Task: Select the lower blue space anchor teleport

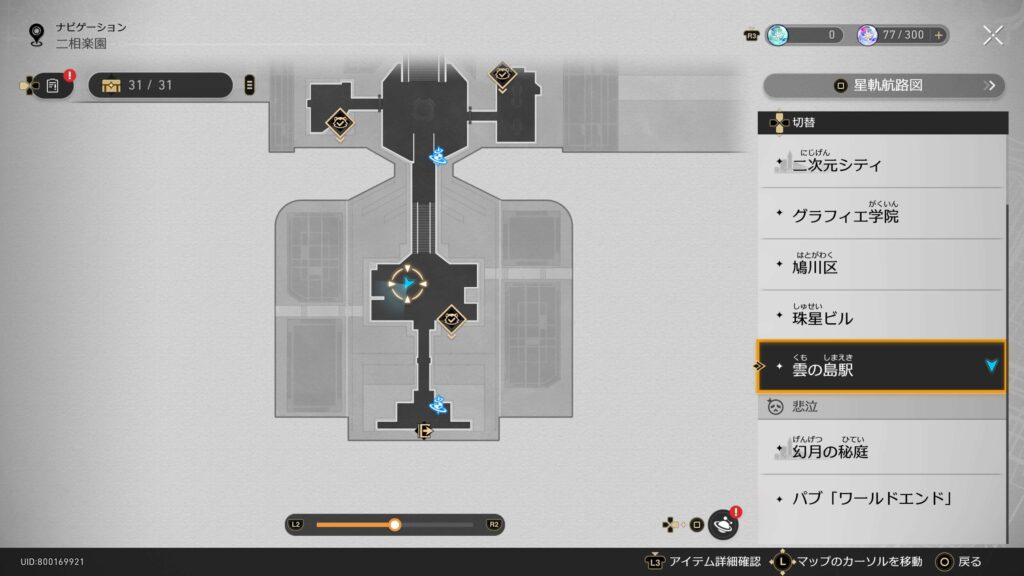Action: click(x=437, y=404)
